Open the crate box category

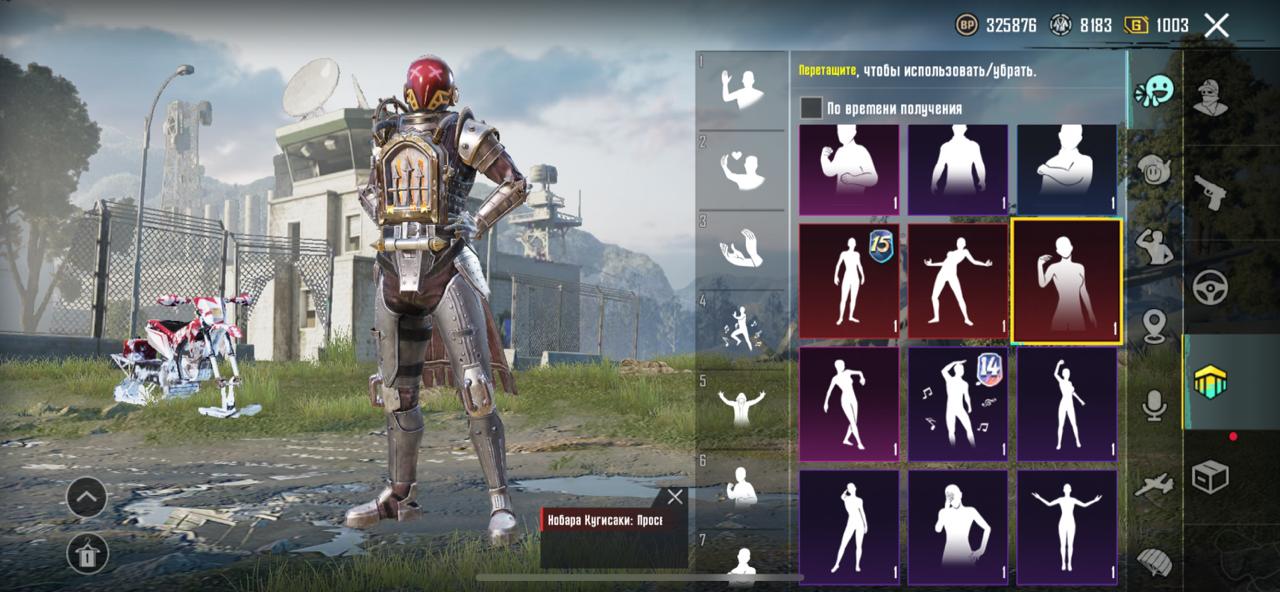1210,477
